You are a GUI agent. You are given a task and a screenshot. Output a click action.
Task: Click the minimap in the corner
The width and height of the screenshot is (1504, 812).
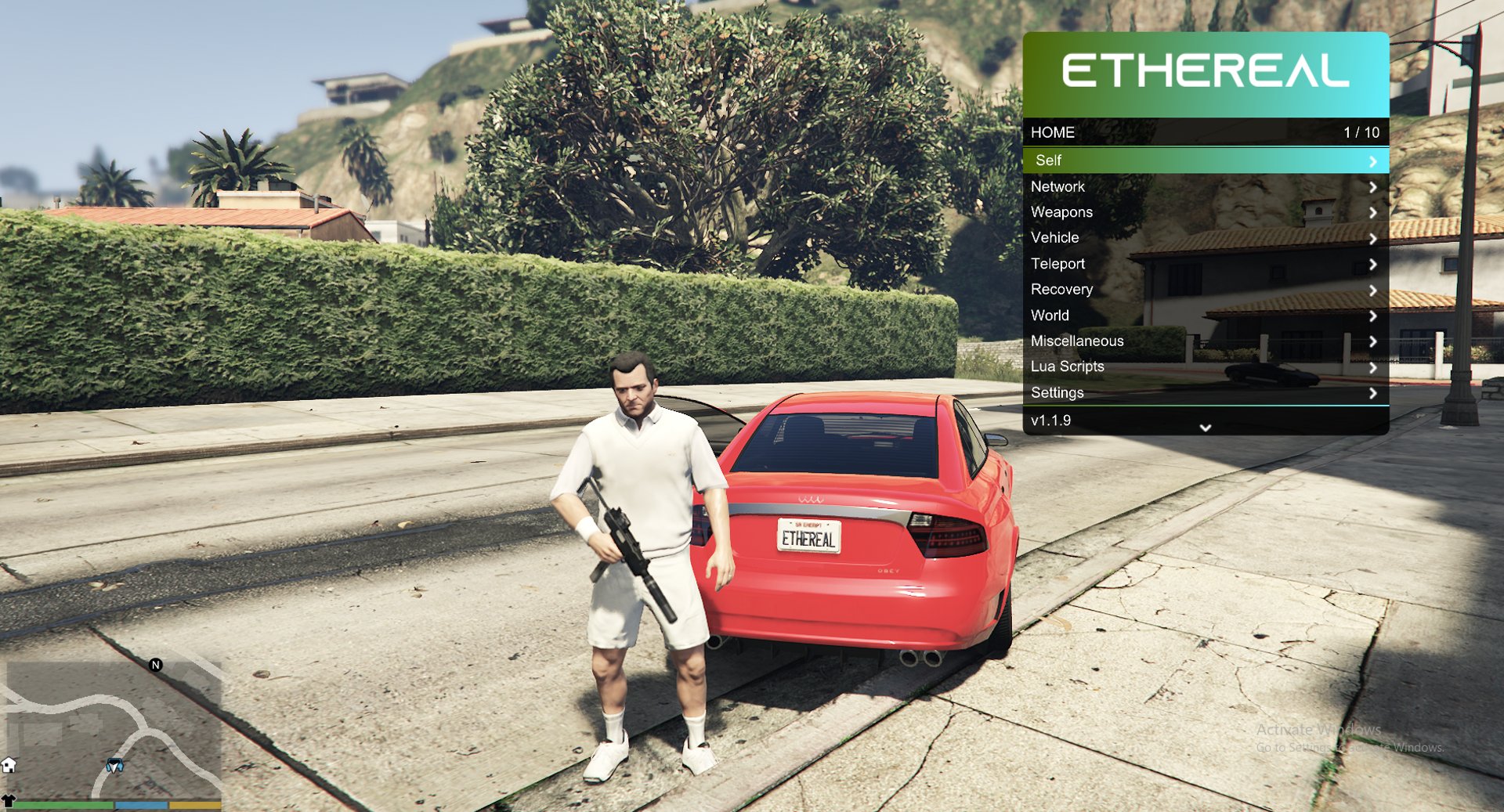(114, 728)
